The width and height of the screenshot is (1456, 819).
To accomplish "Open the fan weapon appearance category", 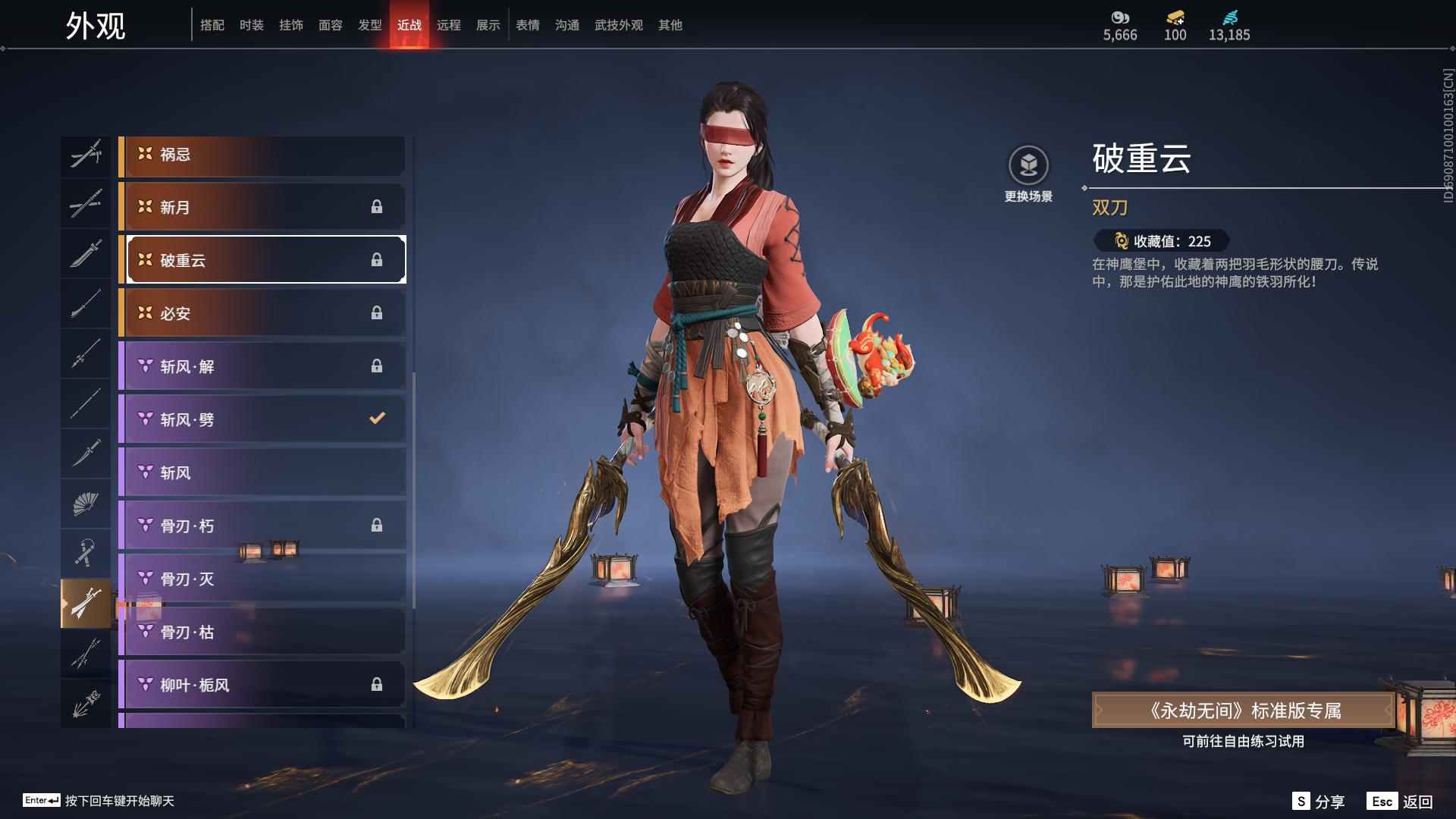I will 86,503.
